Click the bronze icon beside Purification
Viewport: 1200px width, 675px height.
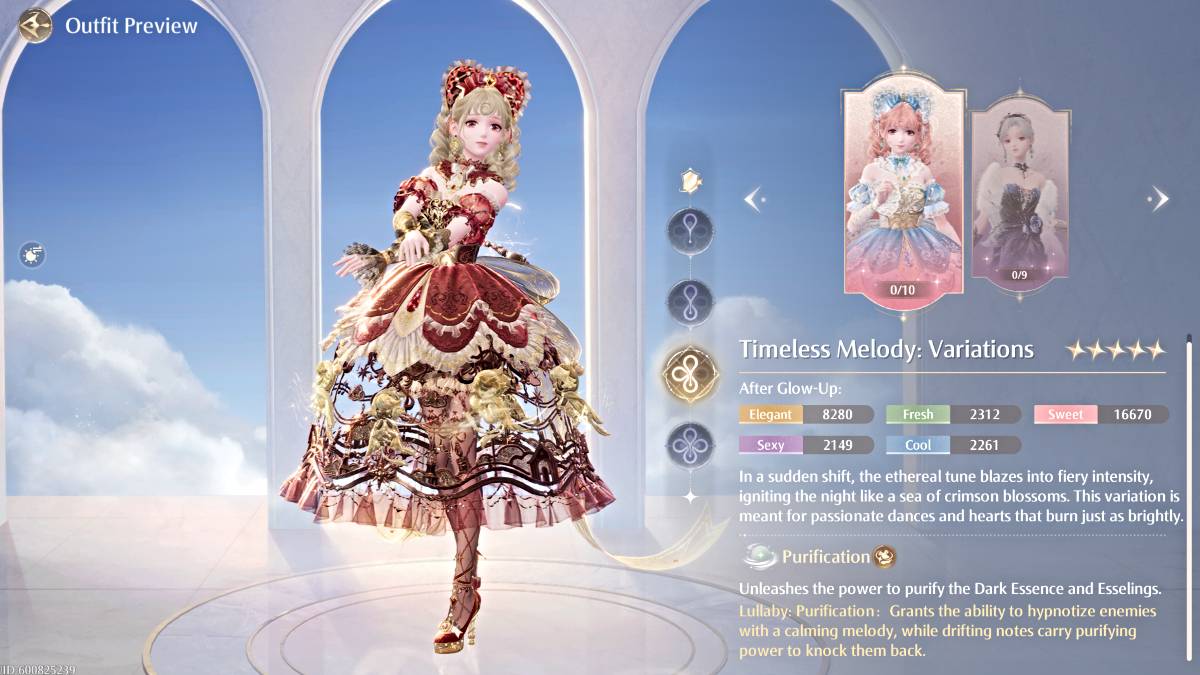885,557
